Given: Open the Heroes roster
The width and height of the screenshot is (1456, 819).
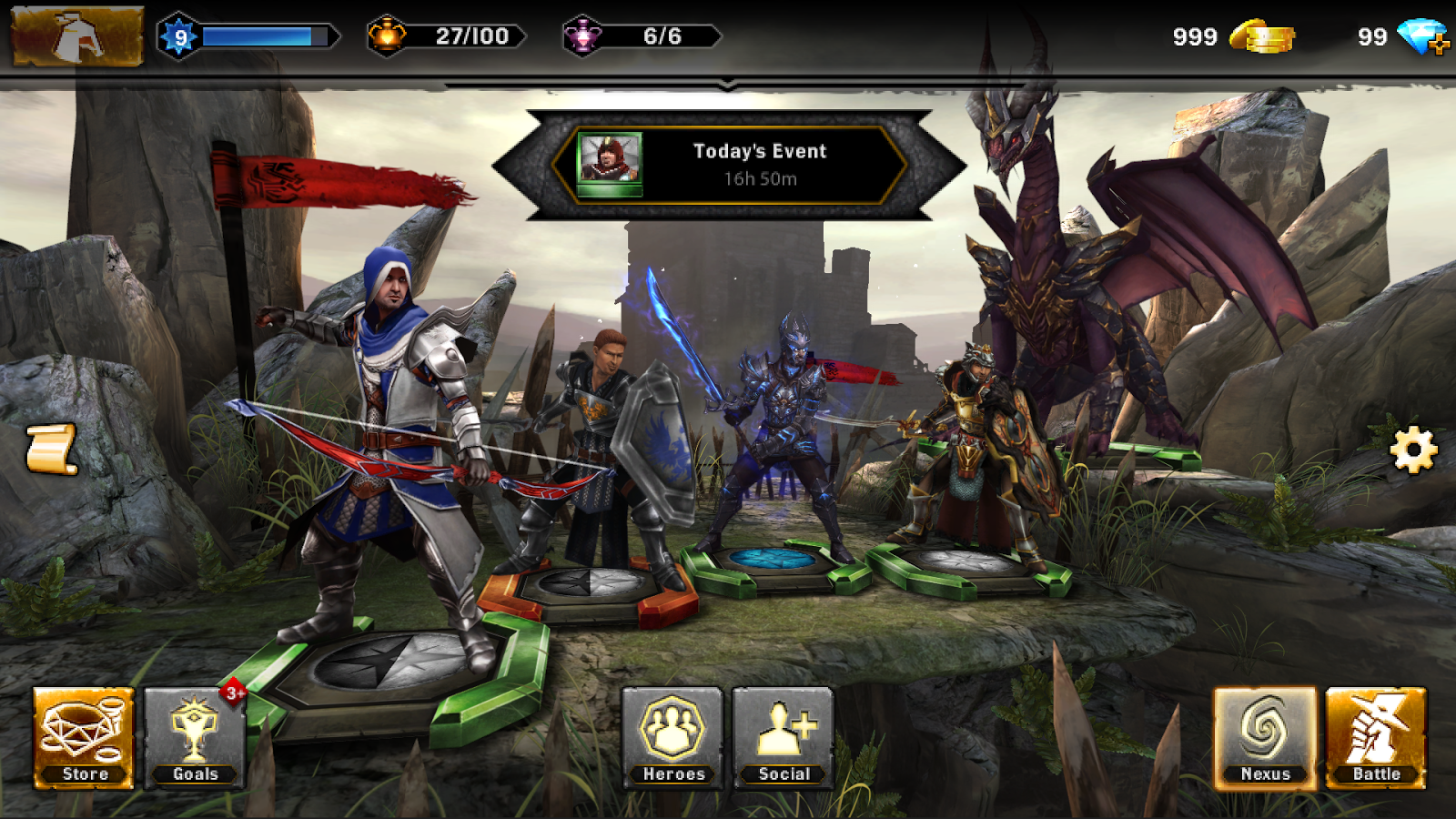Looking at the screenshot, I should 673,739.
